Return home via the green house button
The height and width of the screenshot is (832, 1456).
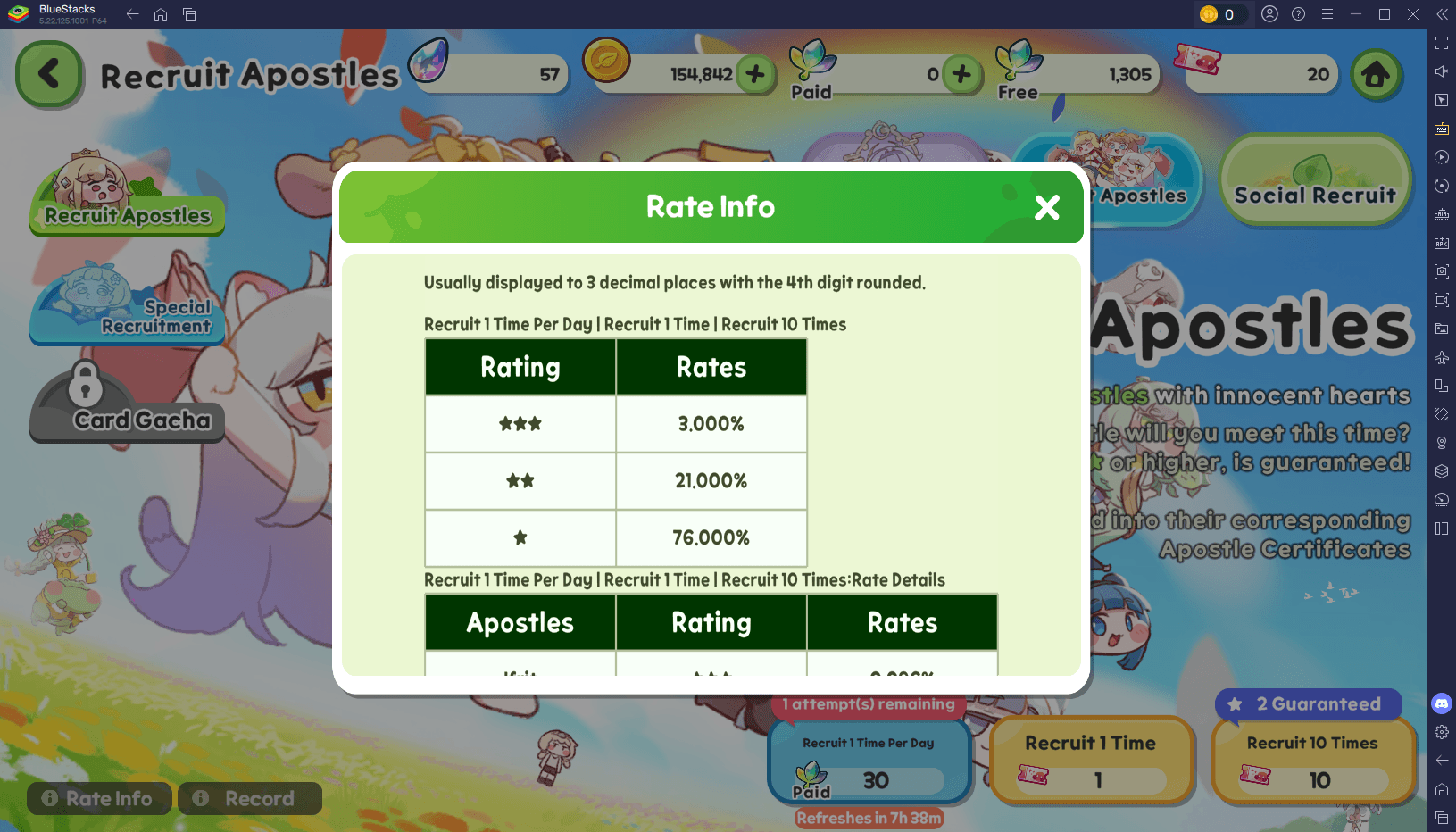(1375, 75)
